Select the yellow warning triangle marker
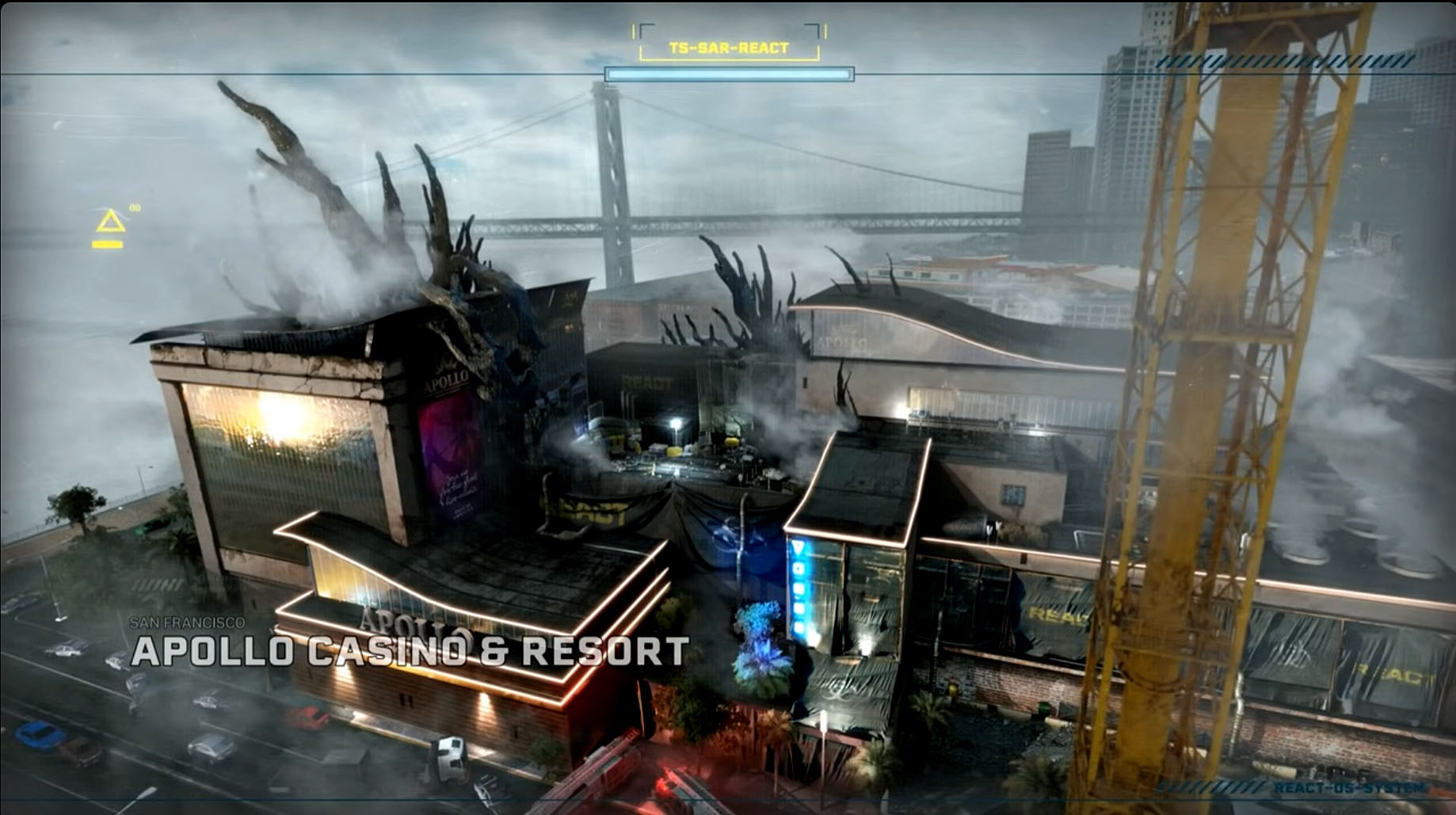1456x815 pixels. point(111,223)
